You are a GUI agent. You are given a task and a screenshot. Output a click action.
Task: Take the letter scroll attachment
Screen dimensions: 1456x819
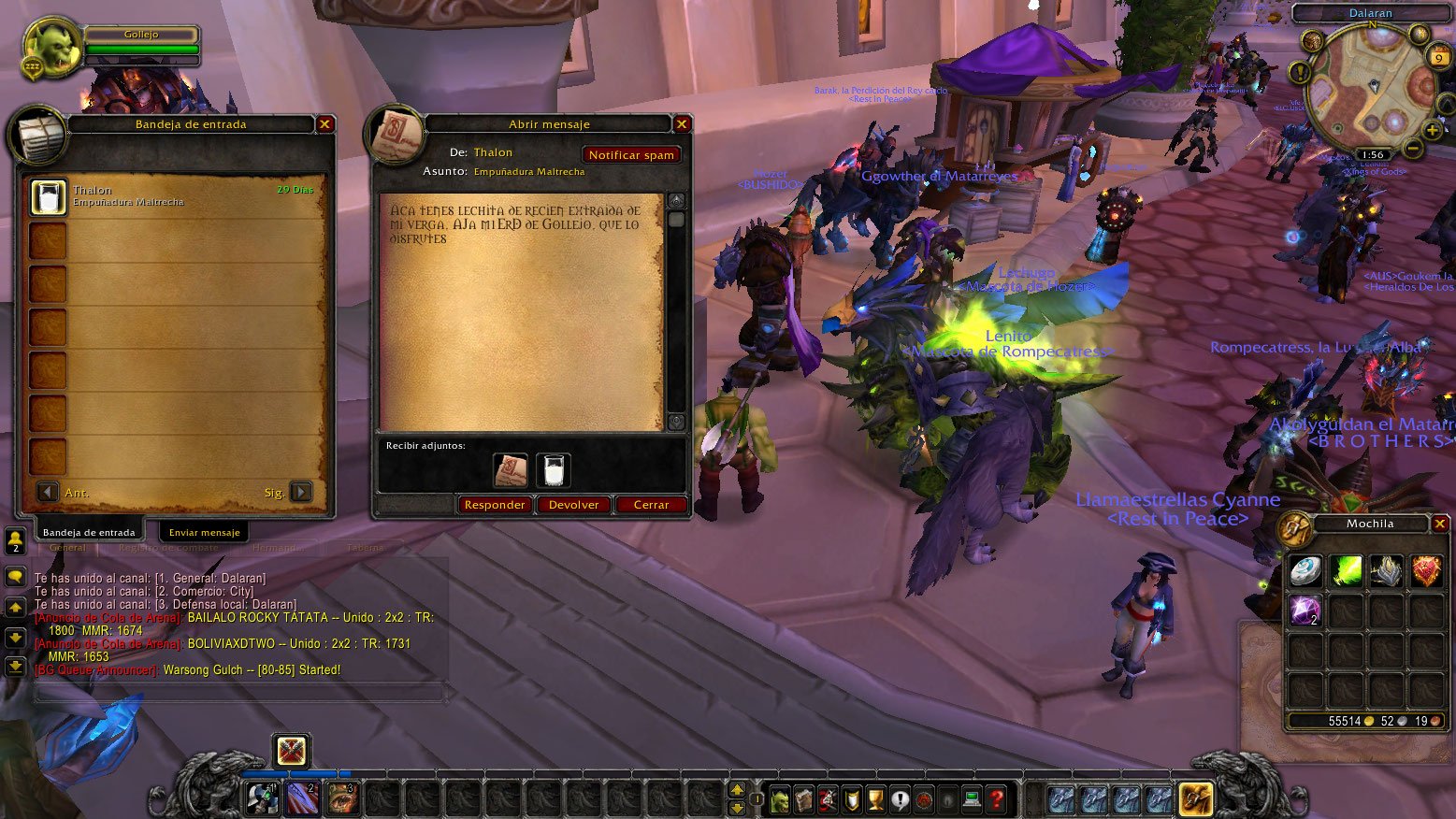[x=511, y=470]
